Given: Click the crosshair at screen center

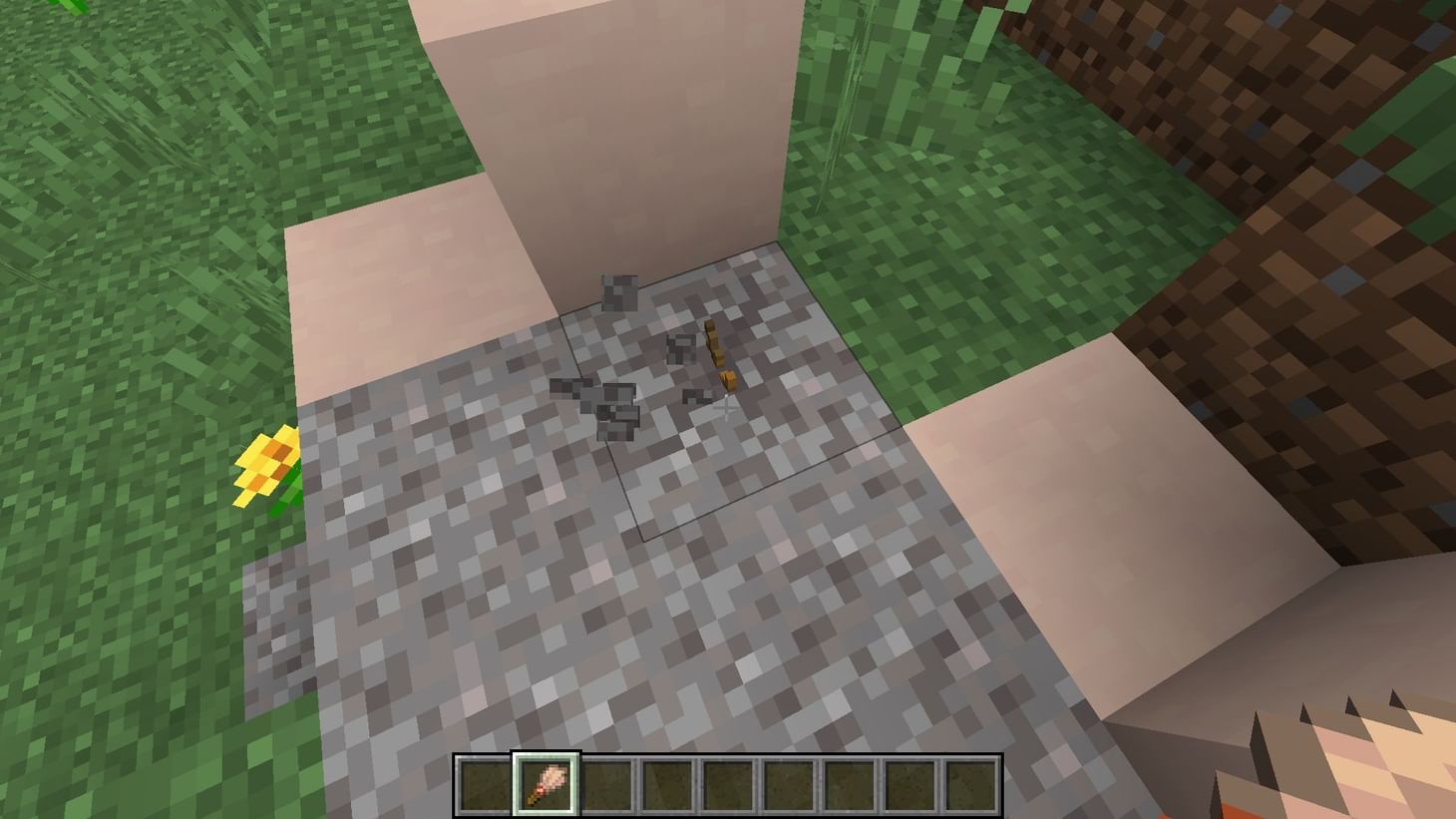Looking at the screenshot, I should coord(728,410).
